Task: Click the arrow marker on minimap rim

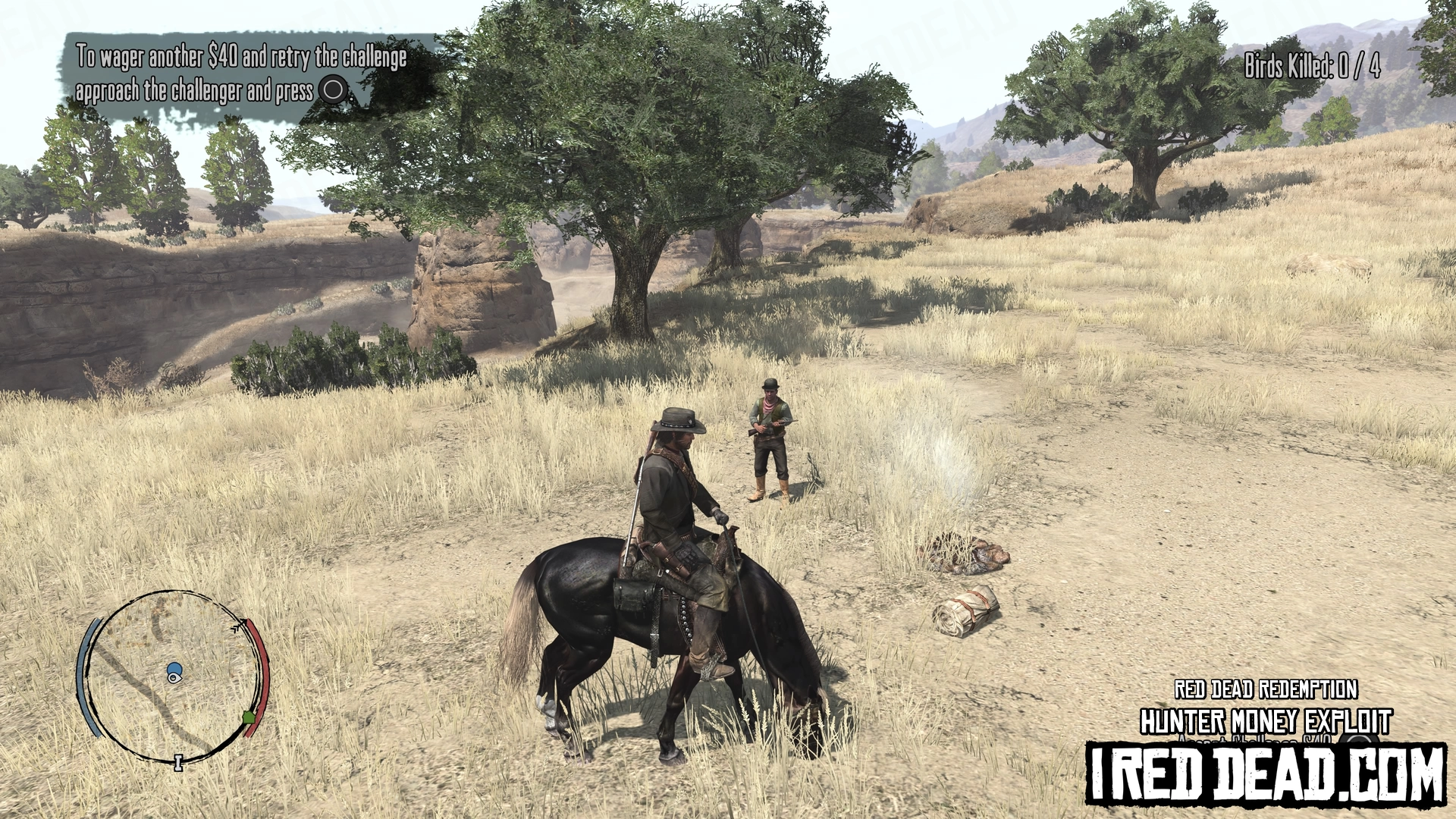Action: pyautogui.click(x=240, y=626)
